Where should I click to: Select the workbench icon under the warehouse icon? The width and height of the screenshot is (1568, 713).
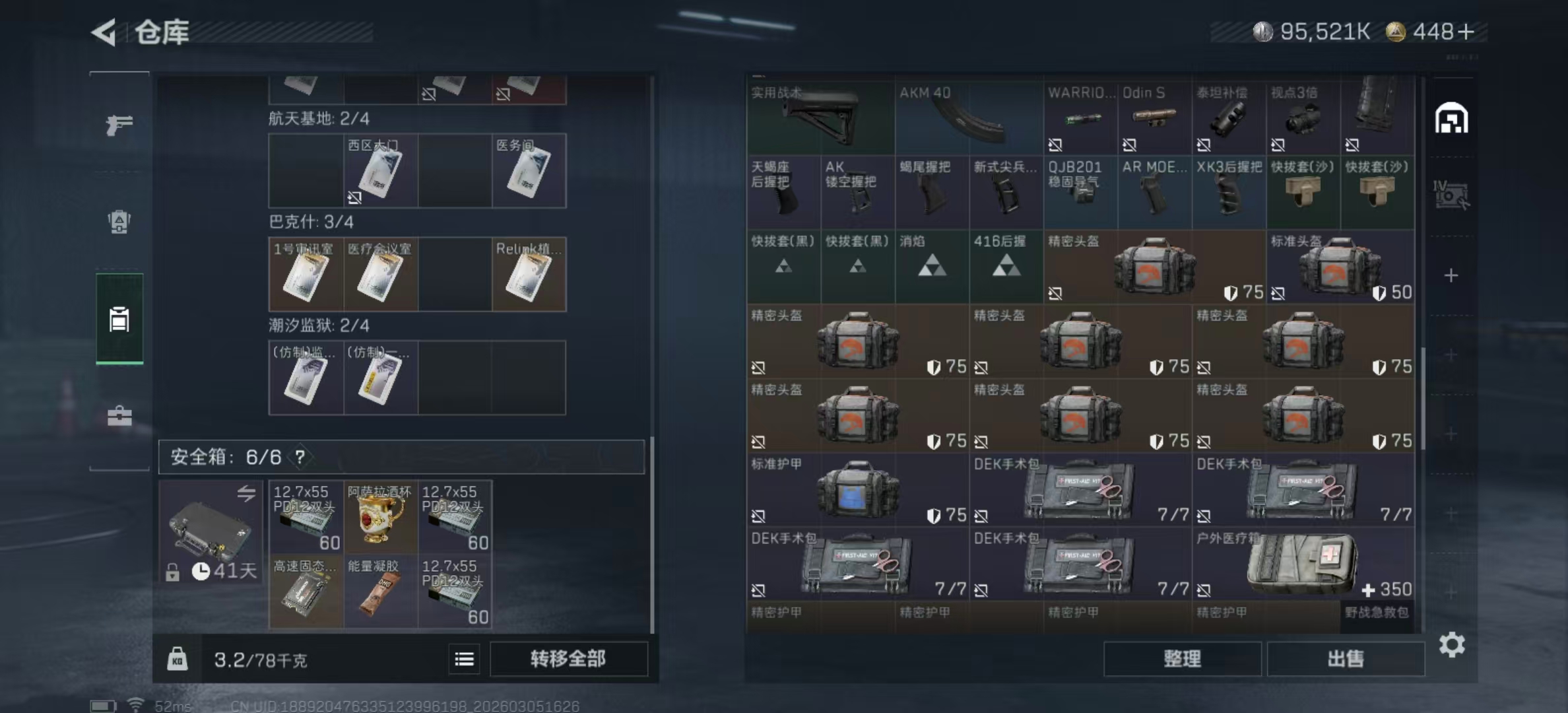[x=1451, y=195]
